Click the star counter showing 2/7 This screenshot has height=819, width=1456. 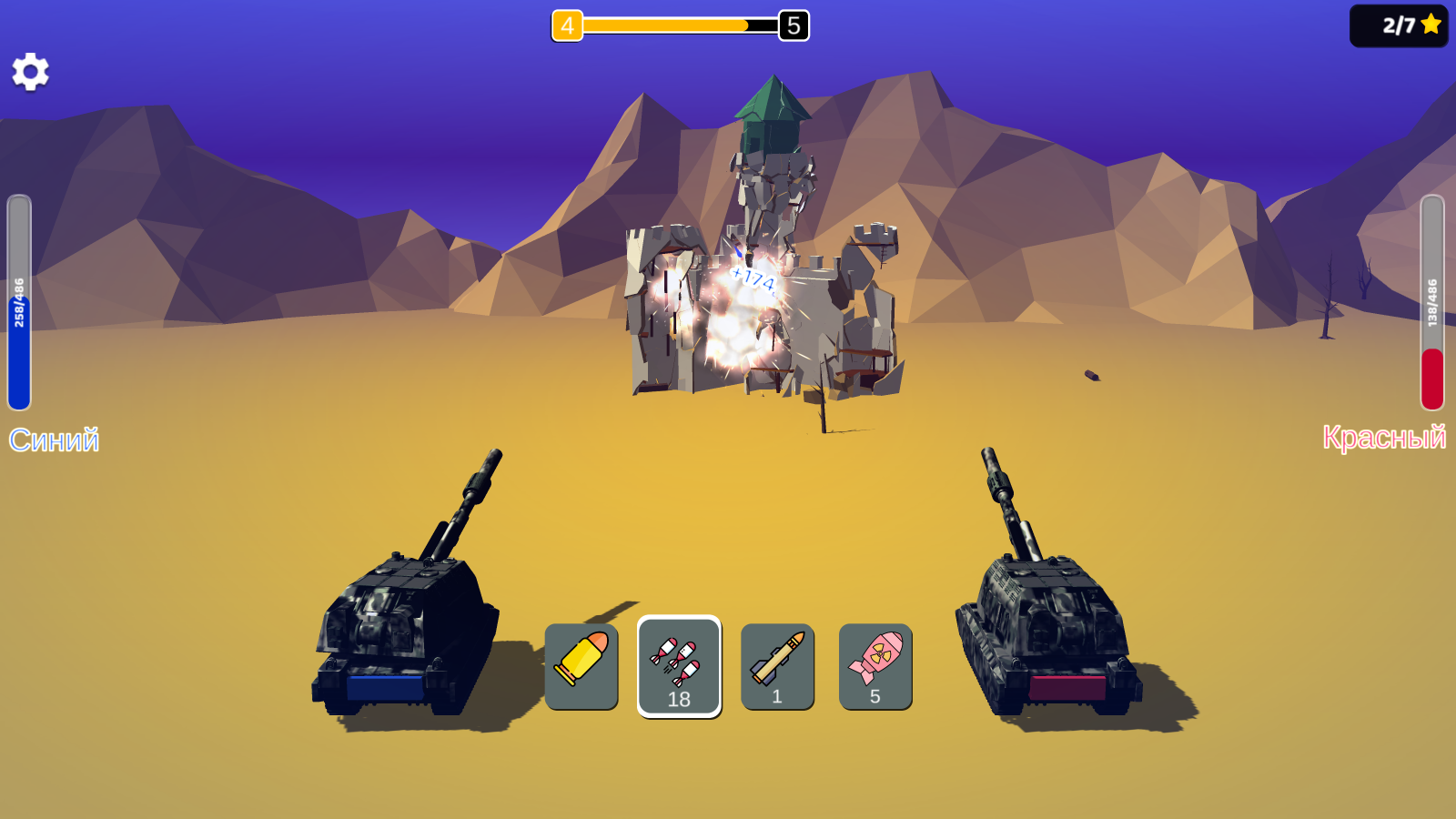click(1398, 26)
